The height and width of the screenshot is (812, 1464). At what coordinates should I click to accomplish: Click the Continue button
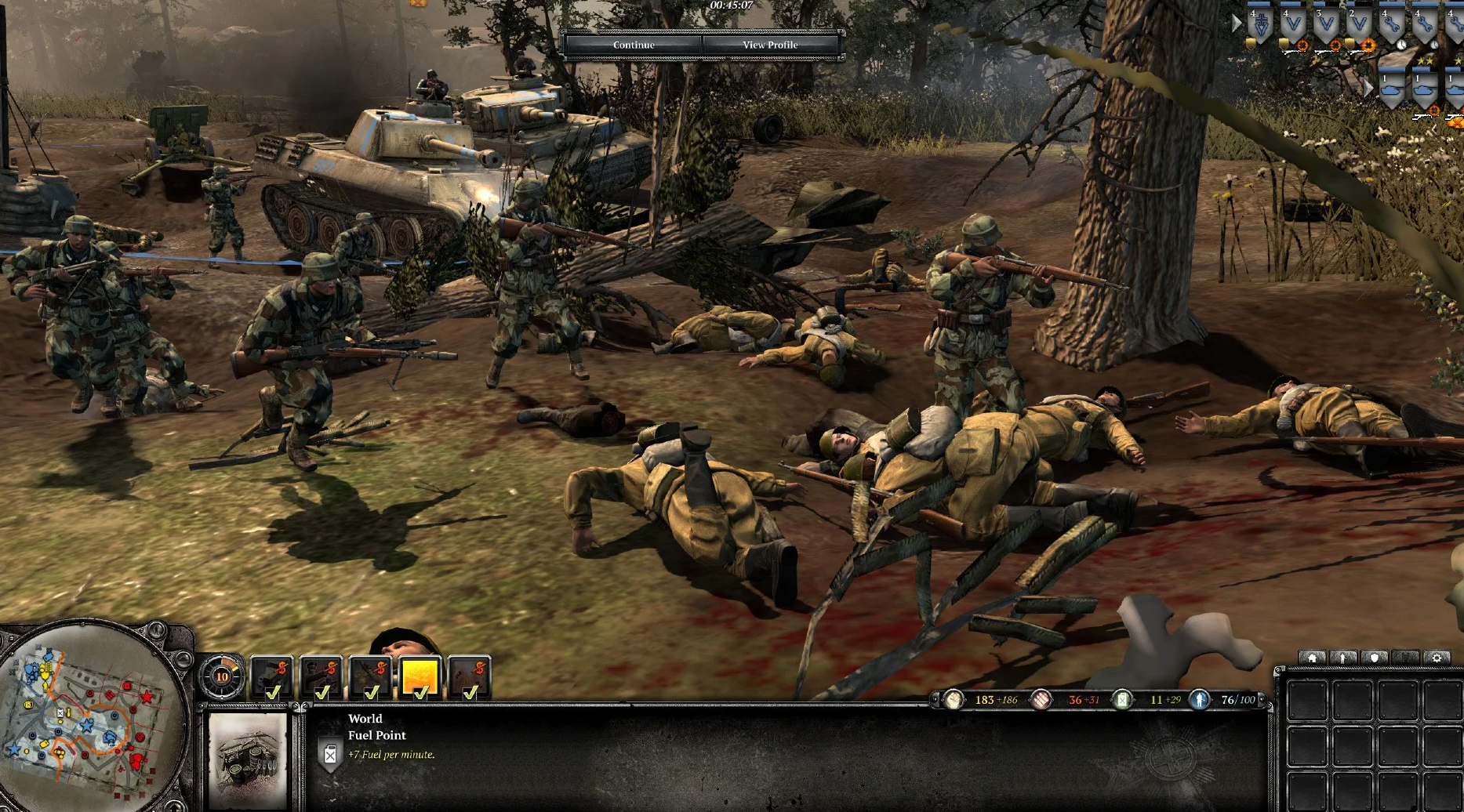click(634, 45)
